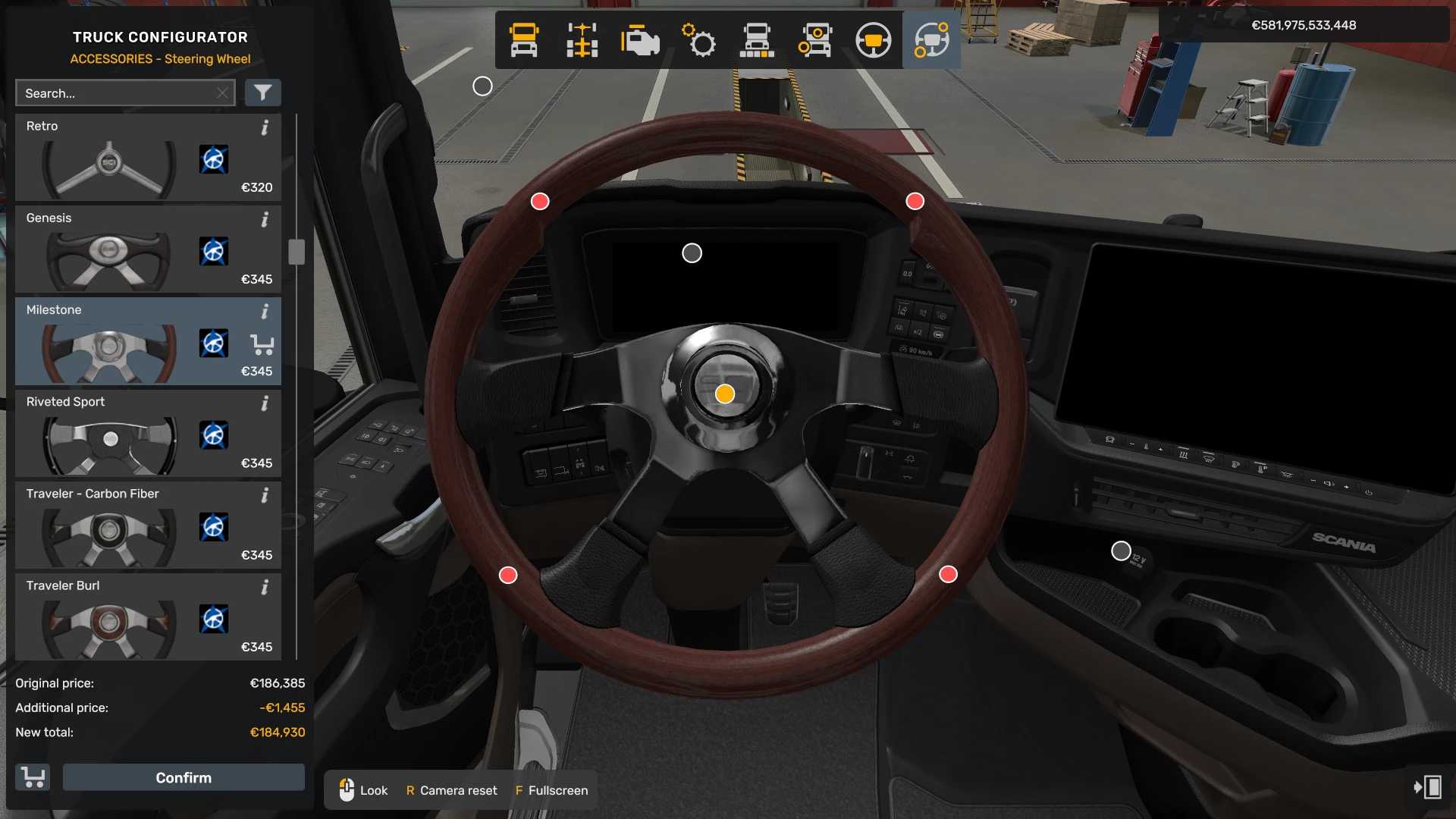
Task: Confirm the truck configuration
Action: tap(184, 777)
